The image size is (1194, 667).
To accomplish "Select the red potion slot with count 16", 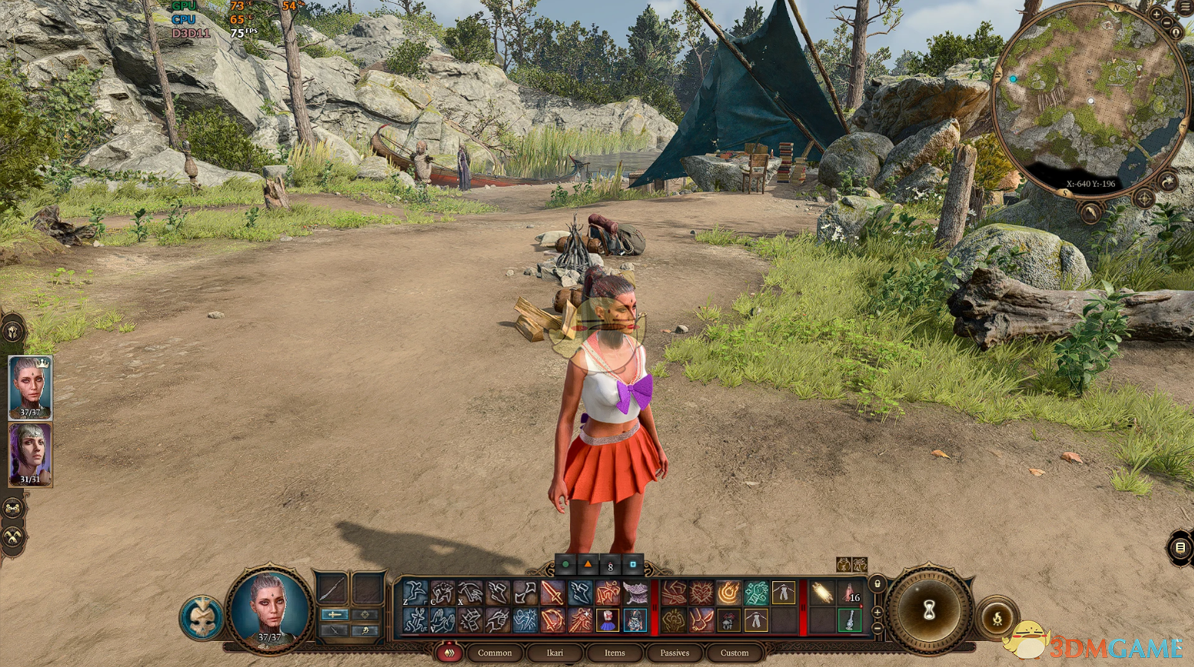I will (850, 593).
